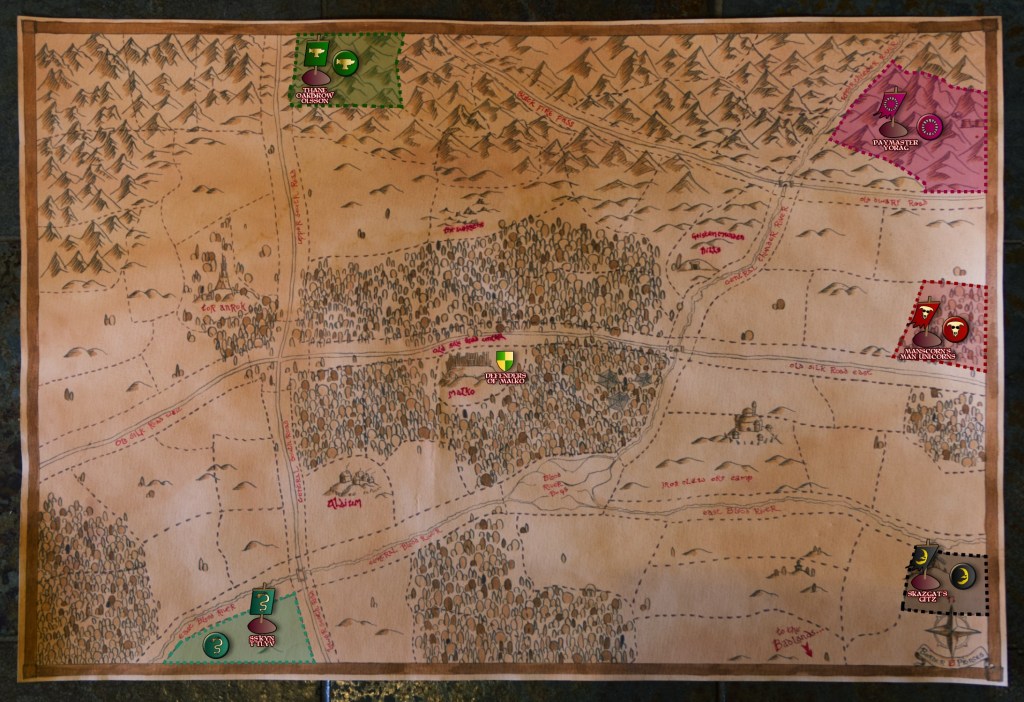Screen dimensions: 1024x702
Task: Click the green round anvil token
Action: coord(346,62)
